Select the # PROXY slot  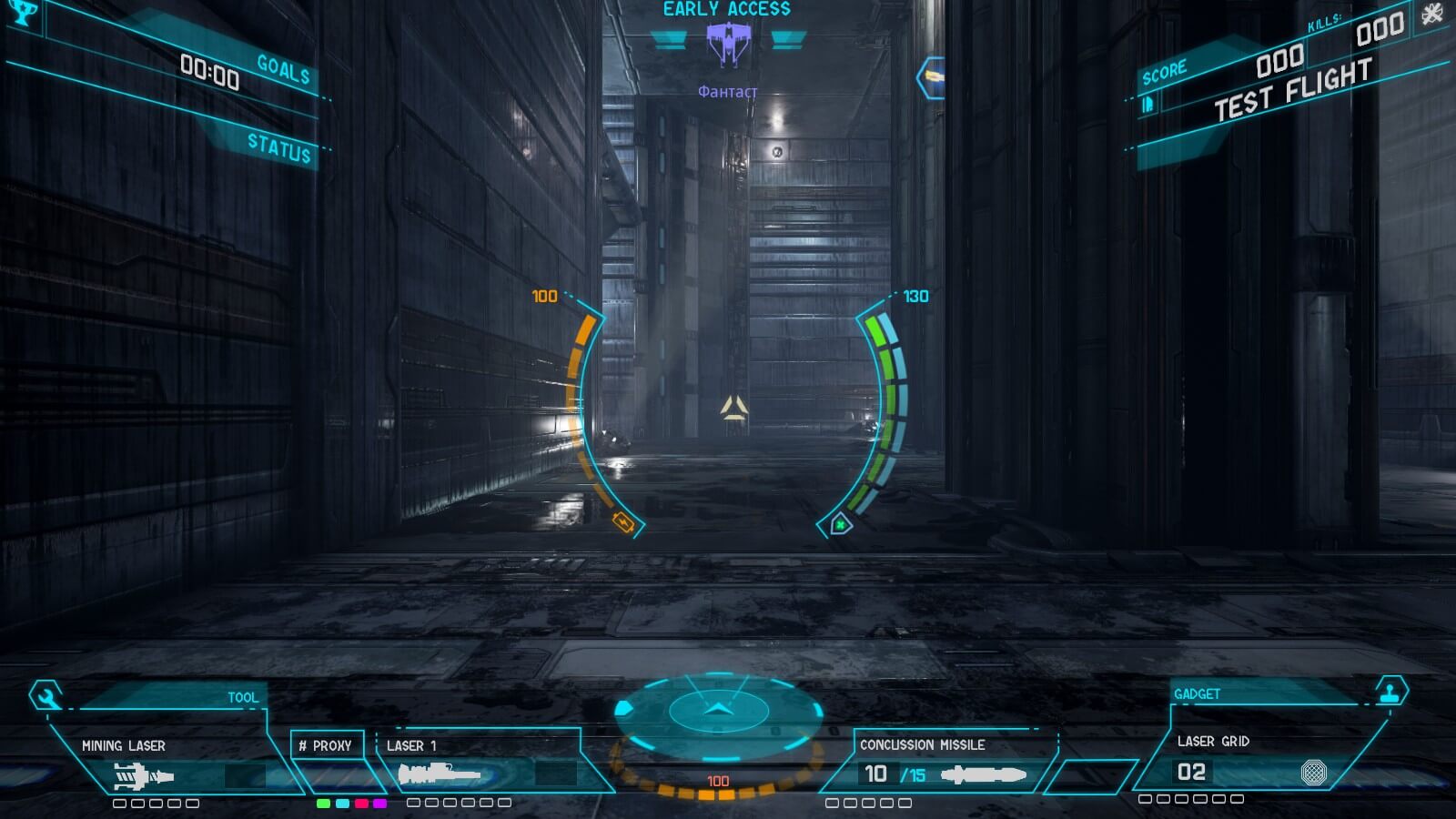(327, 744)
